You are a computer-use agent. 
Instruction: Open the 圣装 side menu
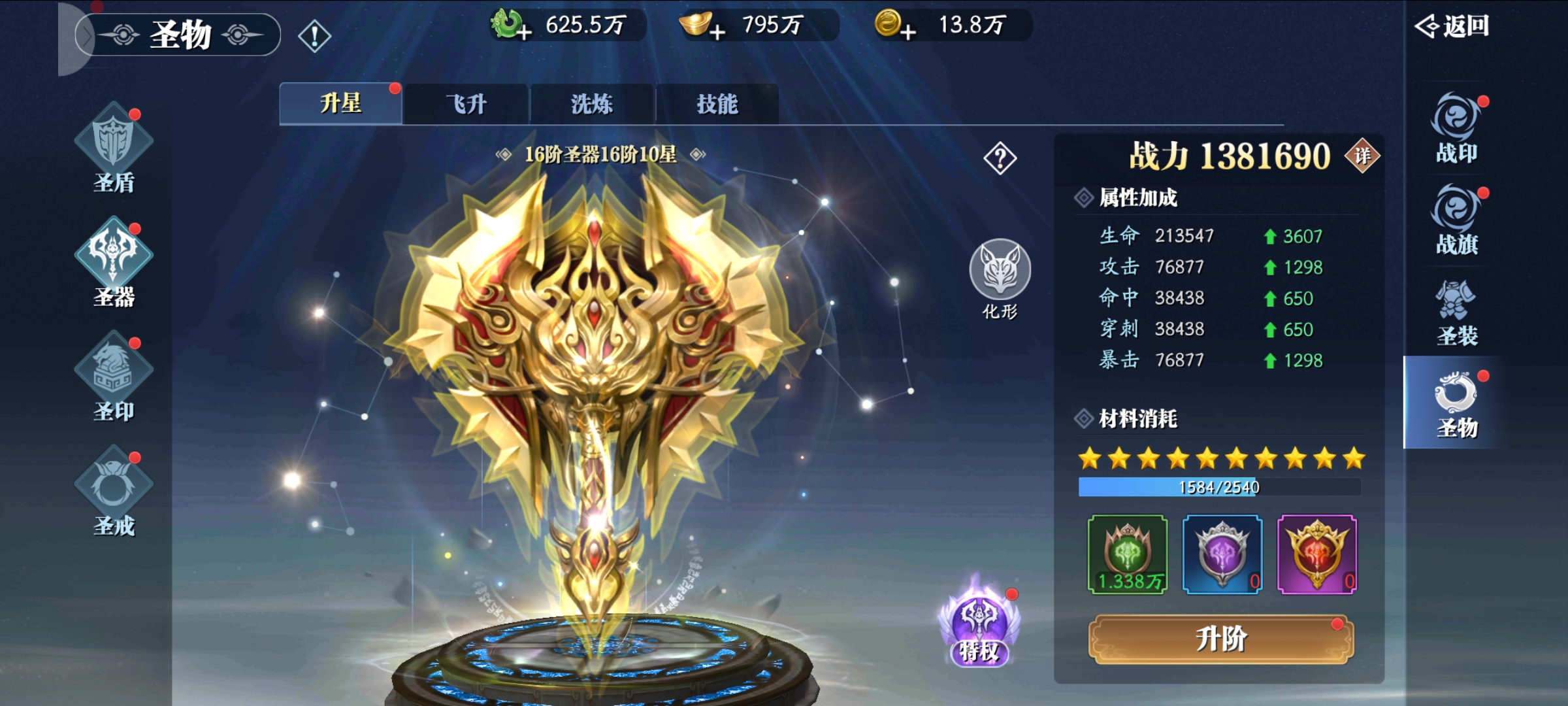pos(1456,312)
